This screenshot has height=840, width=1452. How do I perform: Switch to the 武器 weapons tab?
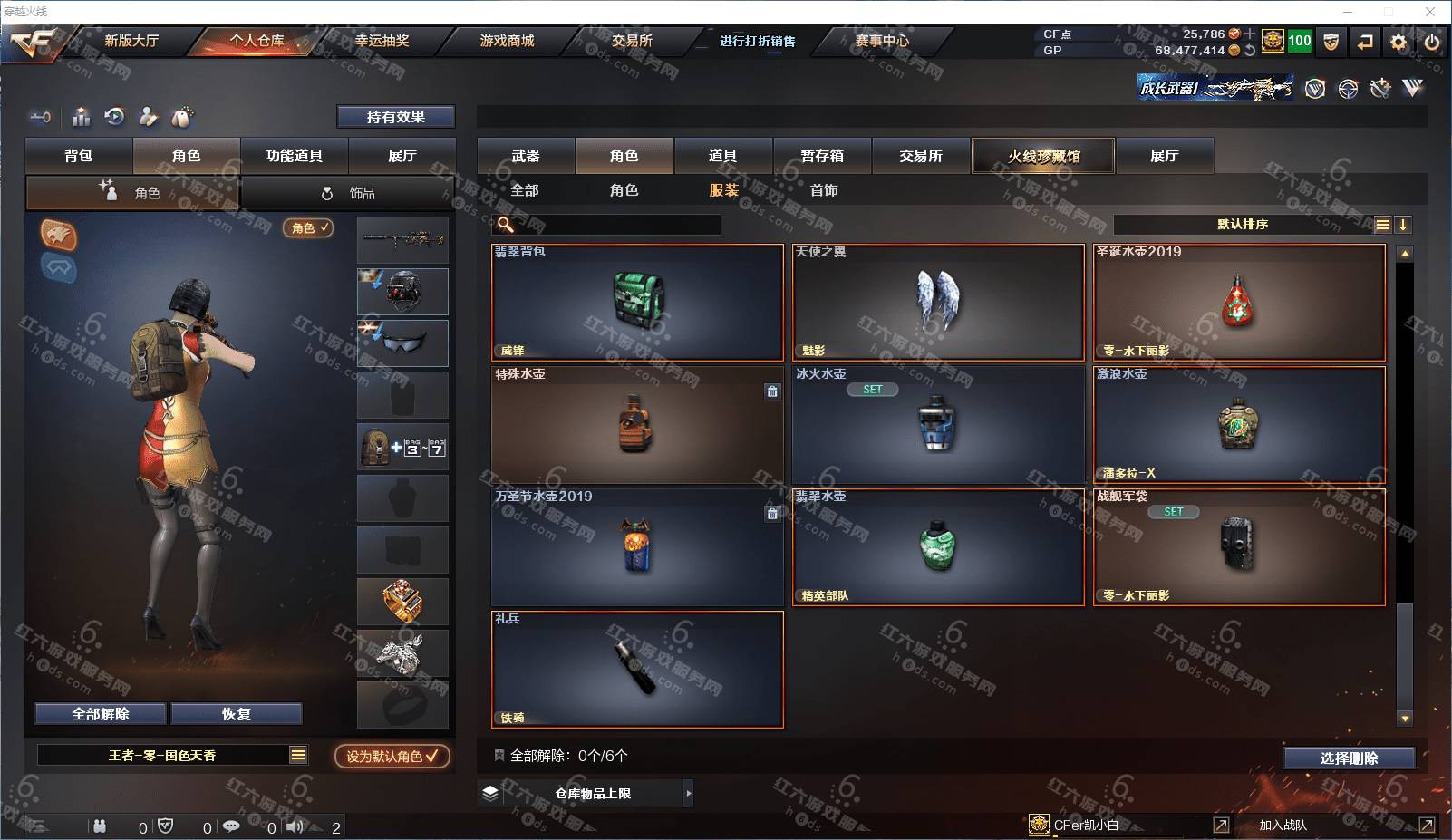pyautogui.click(x=526, y=156)
